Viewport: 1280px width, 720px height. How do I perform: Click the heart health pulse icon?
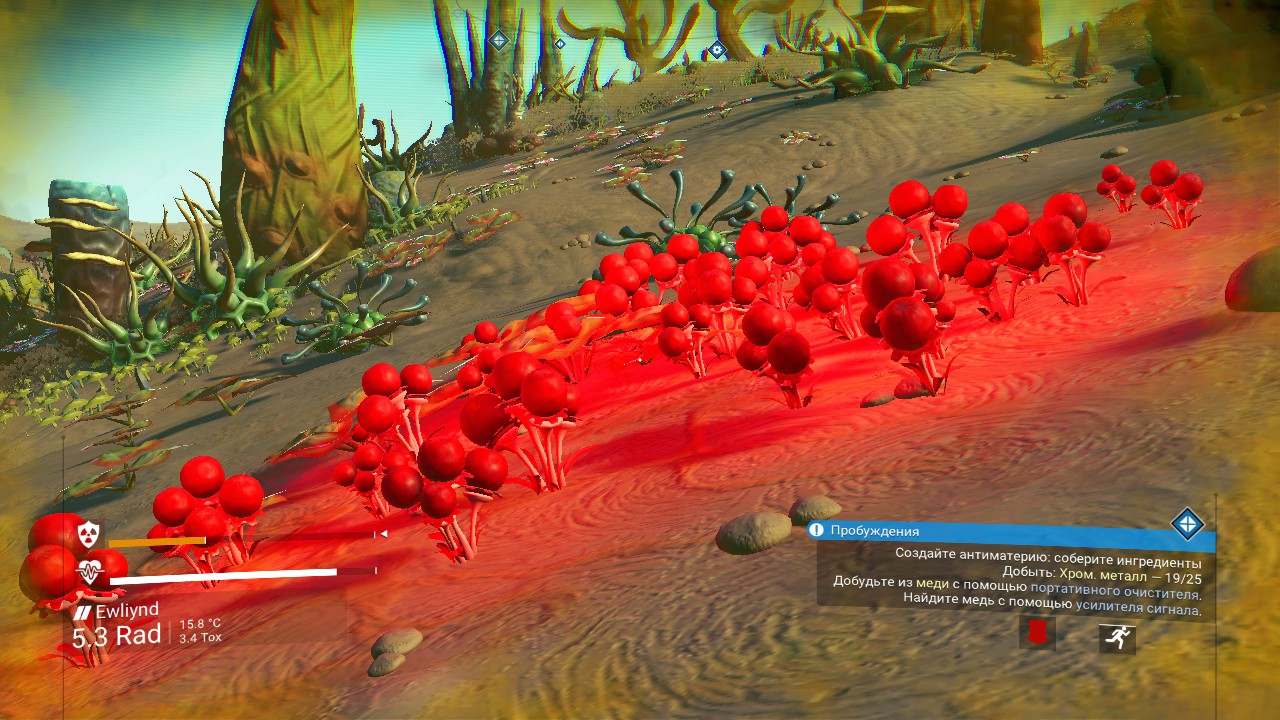click(91, 573)
